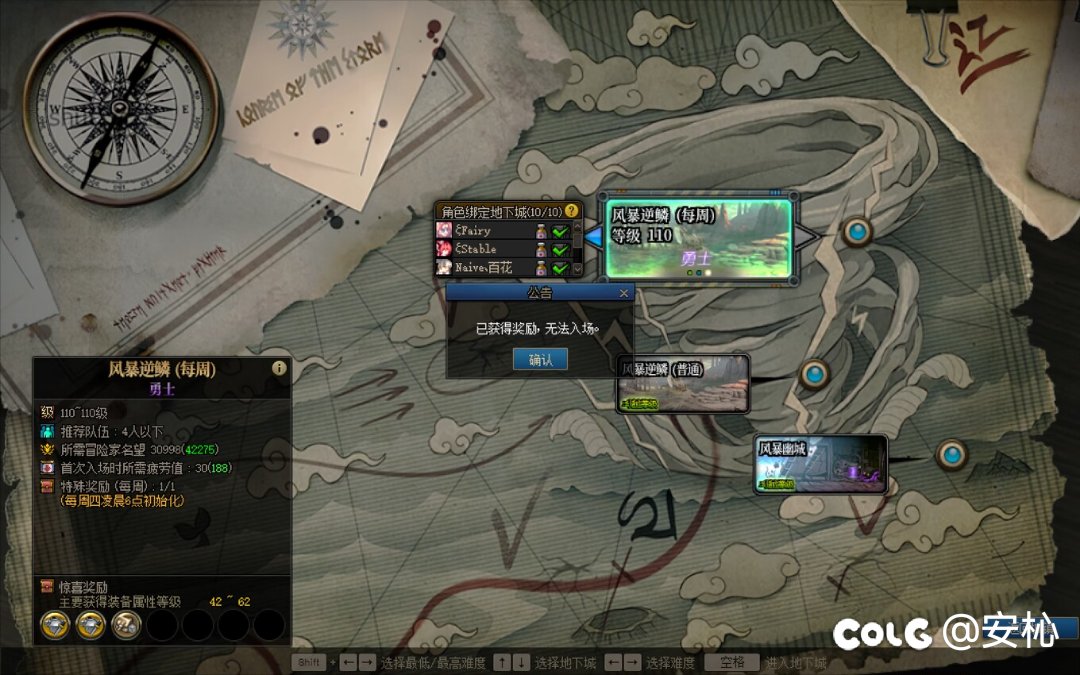Viewport: 1080px width, 675px height.
Task: Close the 公告 announcement dialog
Action: (x=624, y=293)
